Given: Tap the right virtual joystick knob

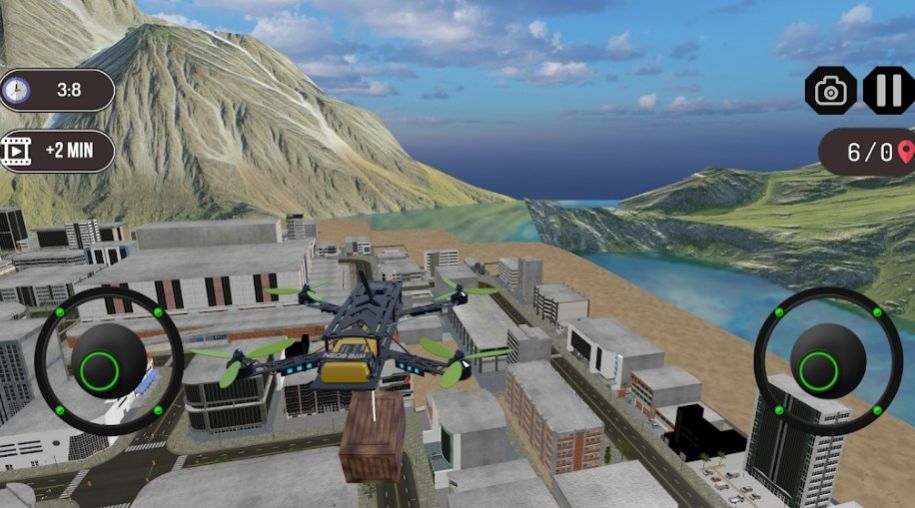Looking at the screenshot, I should tap(828, 361).
